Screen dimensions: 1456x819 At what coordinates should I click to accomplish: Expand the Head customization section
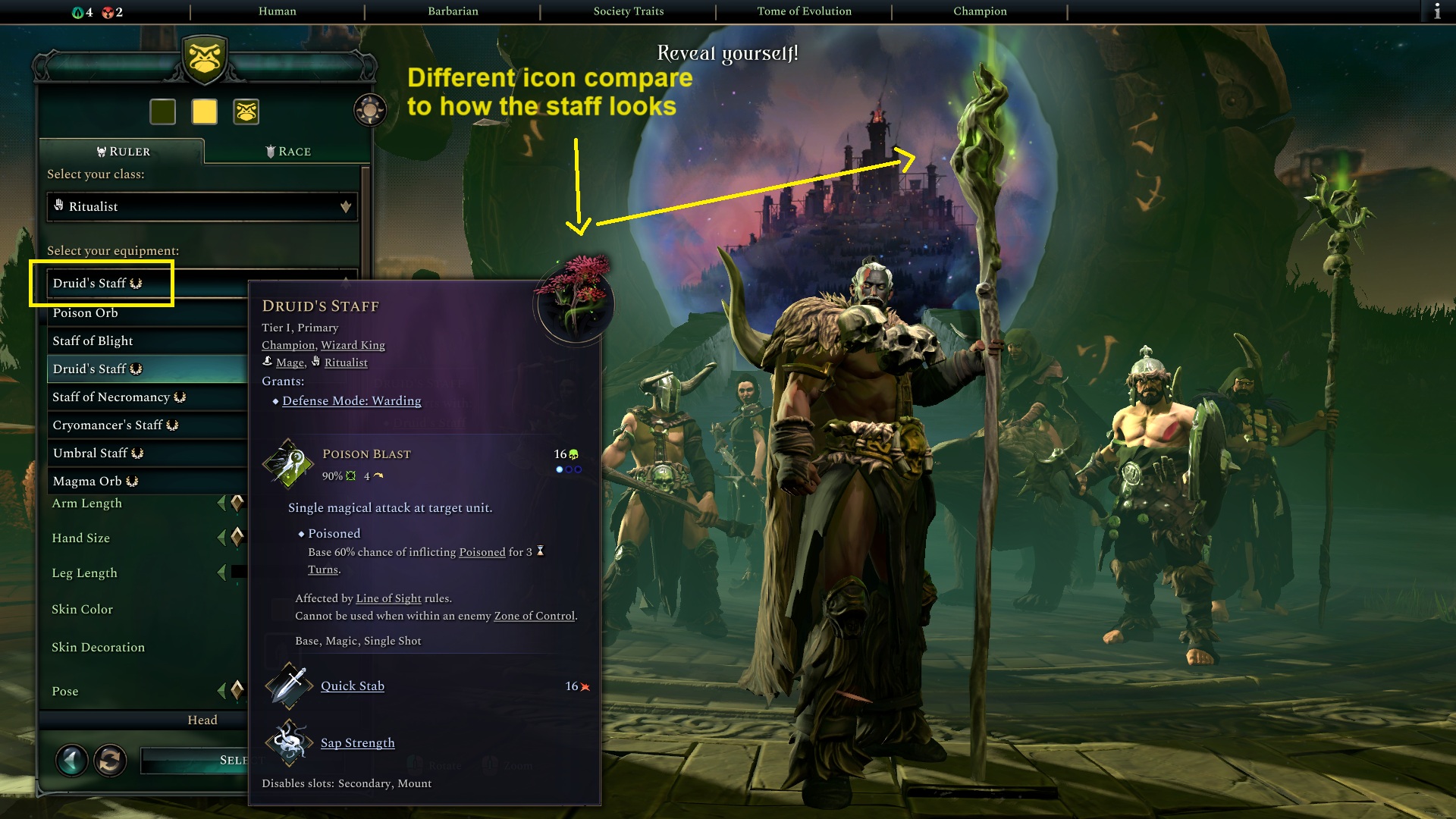tap(203, 720)
